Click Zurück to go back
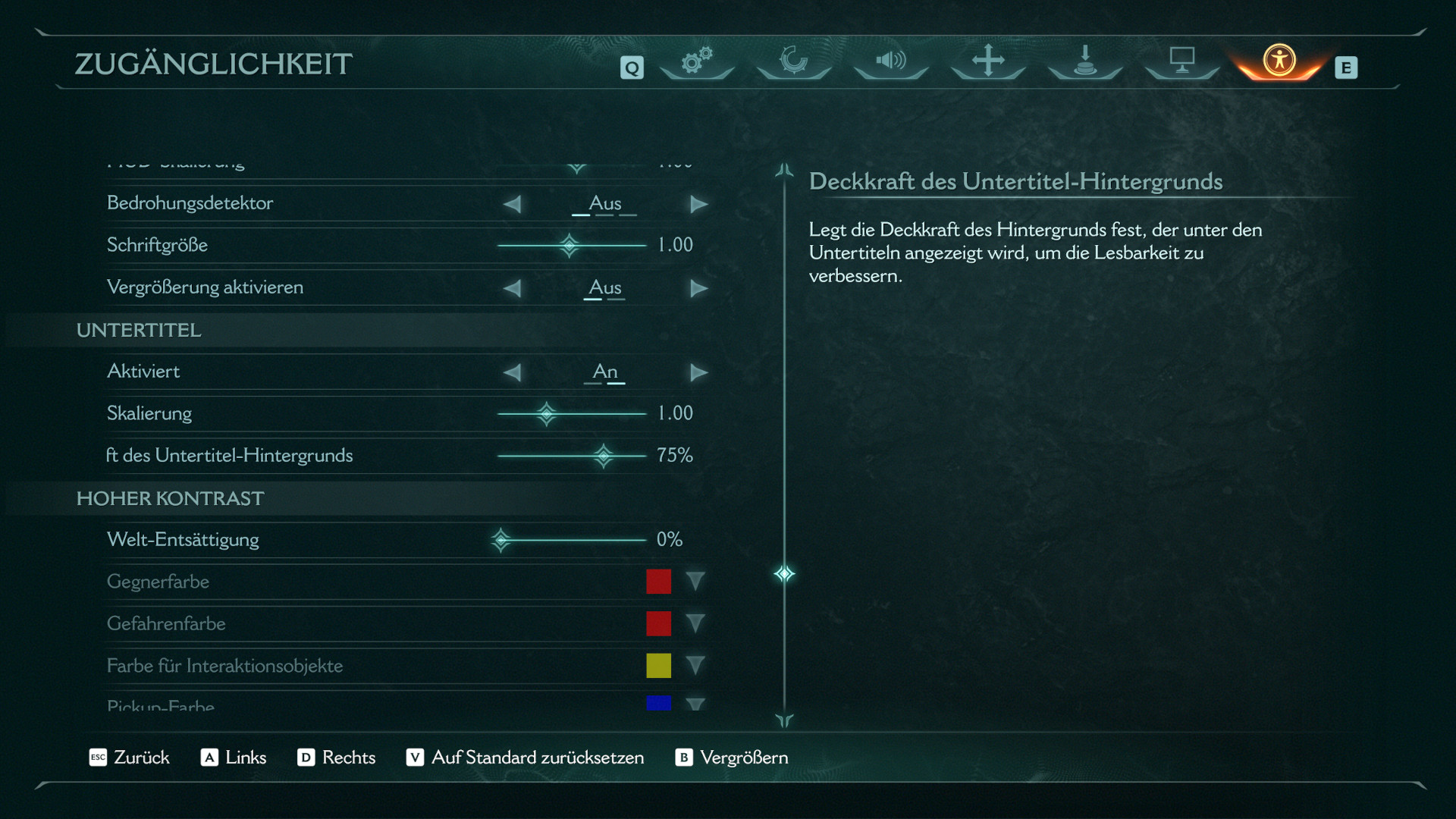 [130, 758]
